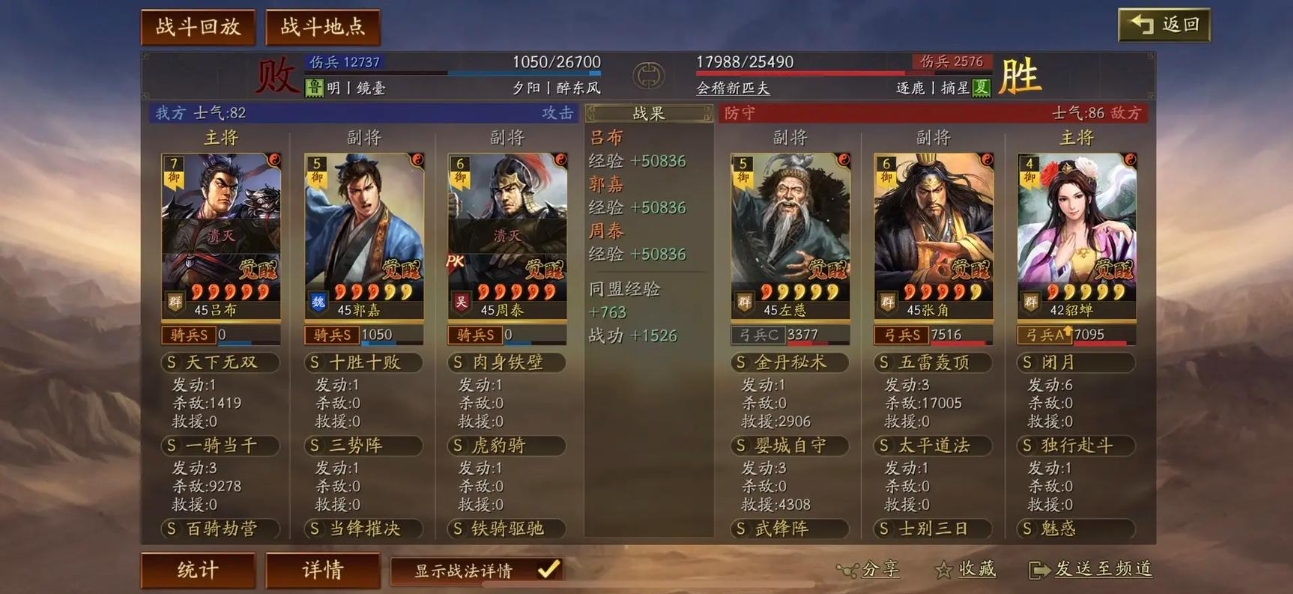
Task: Select the 左慈 general portrait
Action: (791, 230)
